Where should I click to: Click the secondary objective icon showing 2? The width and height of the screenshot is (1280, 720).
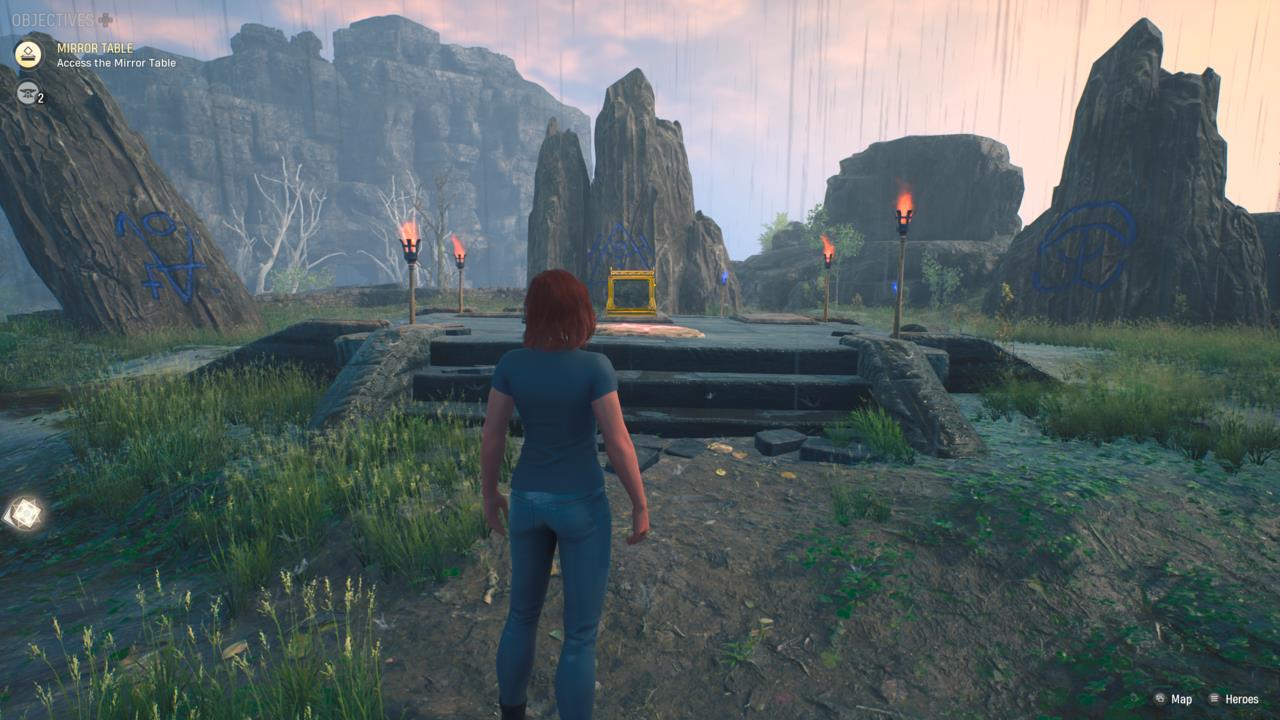point(28,92)
